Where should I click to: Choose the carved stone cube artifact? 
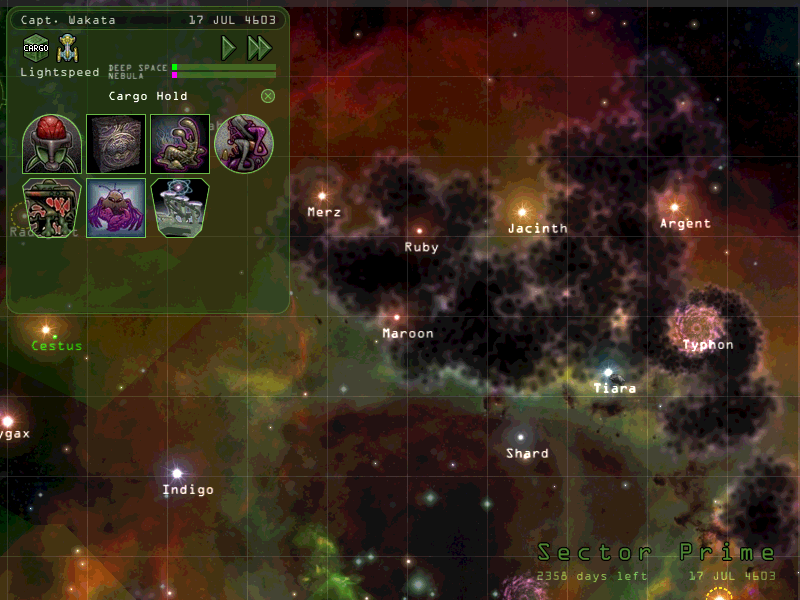(x=116, y=144)
